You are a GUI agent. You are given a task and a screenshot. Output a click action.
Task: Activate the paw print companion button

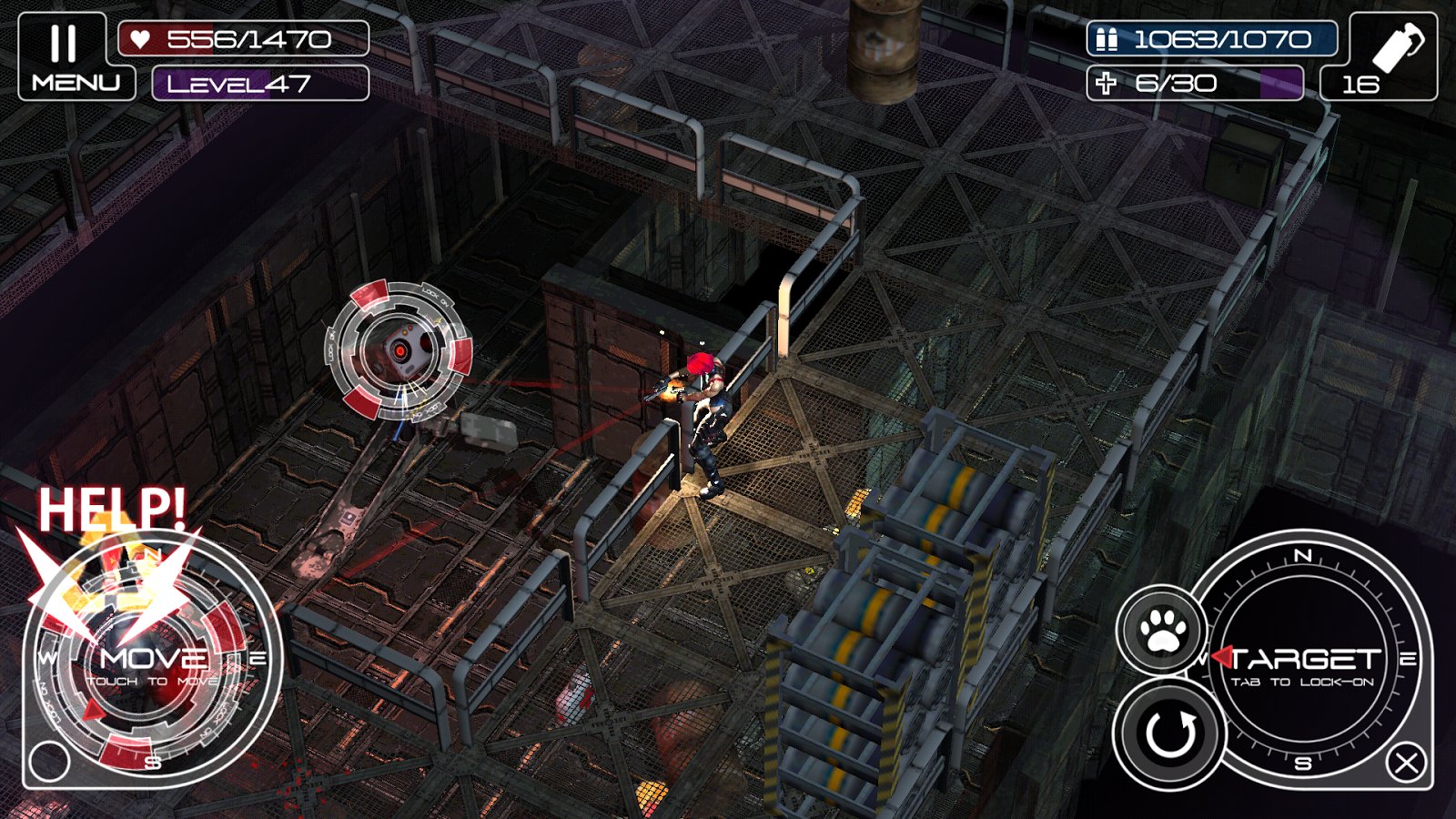pyautogui.click(x=1162, y=630)
